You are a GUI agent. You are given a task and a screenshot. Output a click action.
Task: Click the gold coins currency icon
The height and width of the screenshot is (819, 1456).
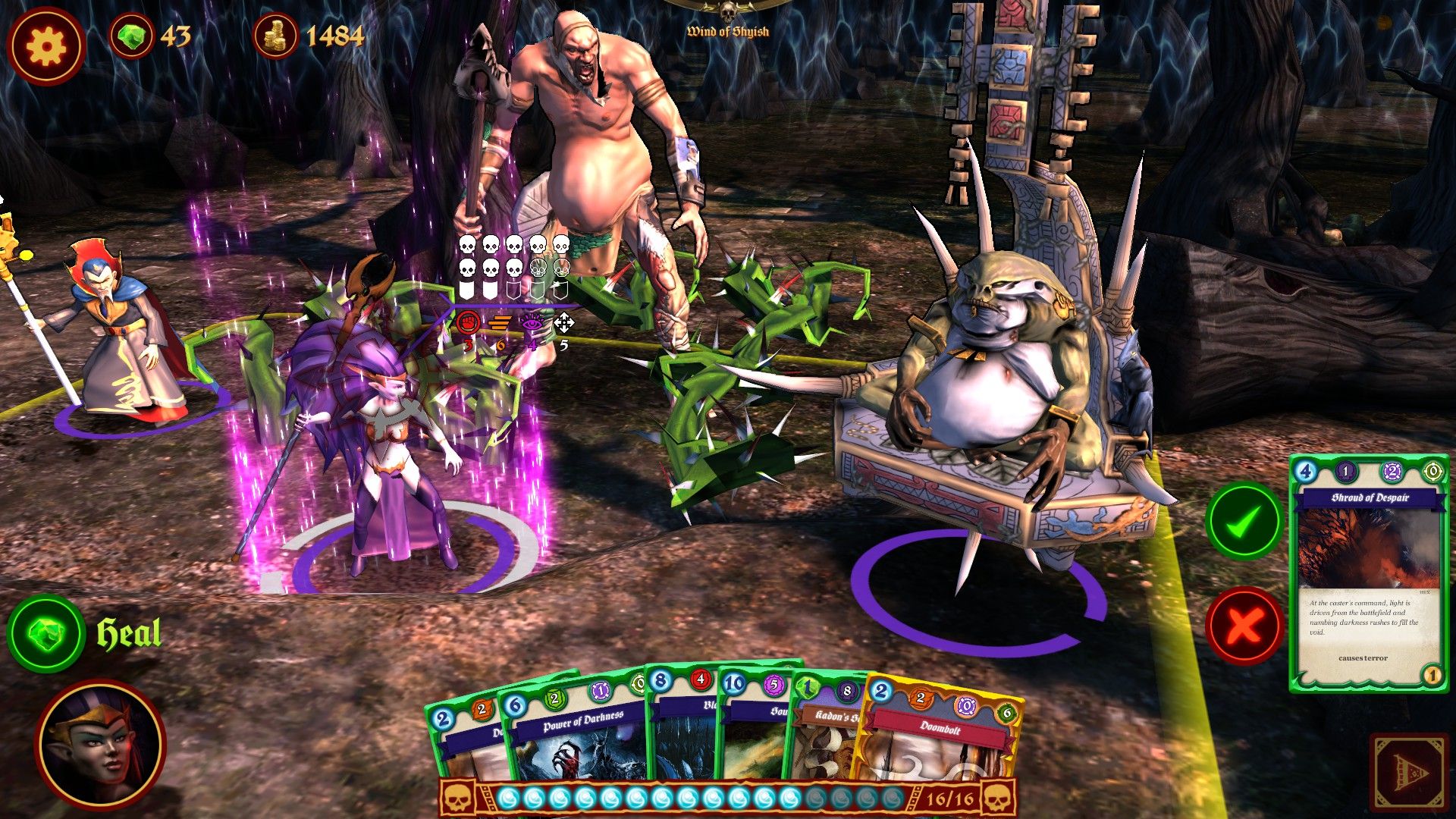276,36
